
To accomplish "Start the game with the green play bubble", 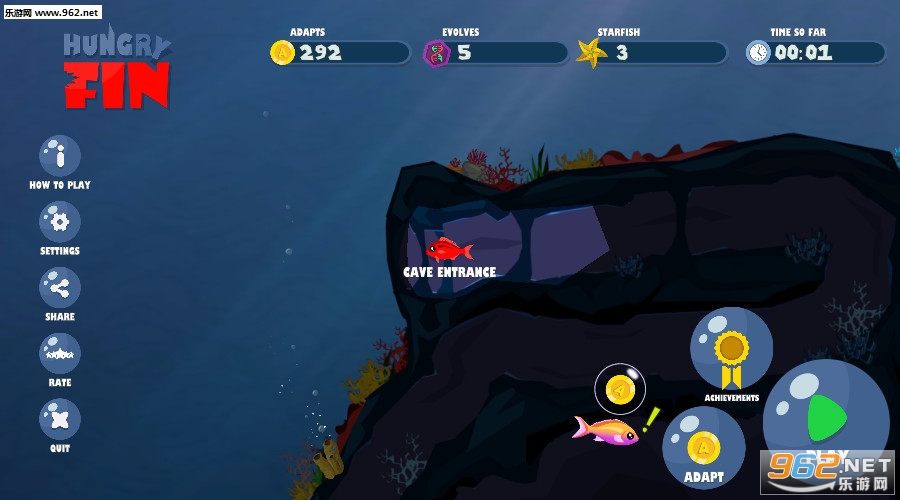I will pyautogui.click(x=826, y=416).
